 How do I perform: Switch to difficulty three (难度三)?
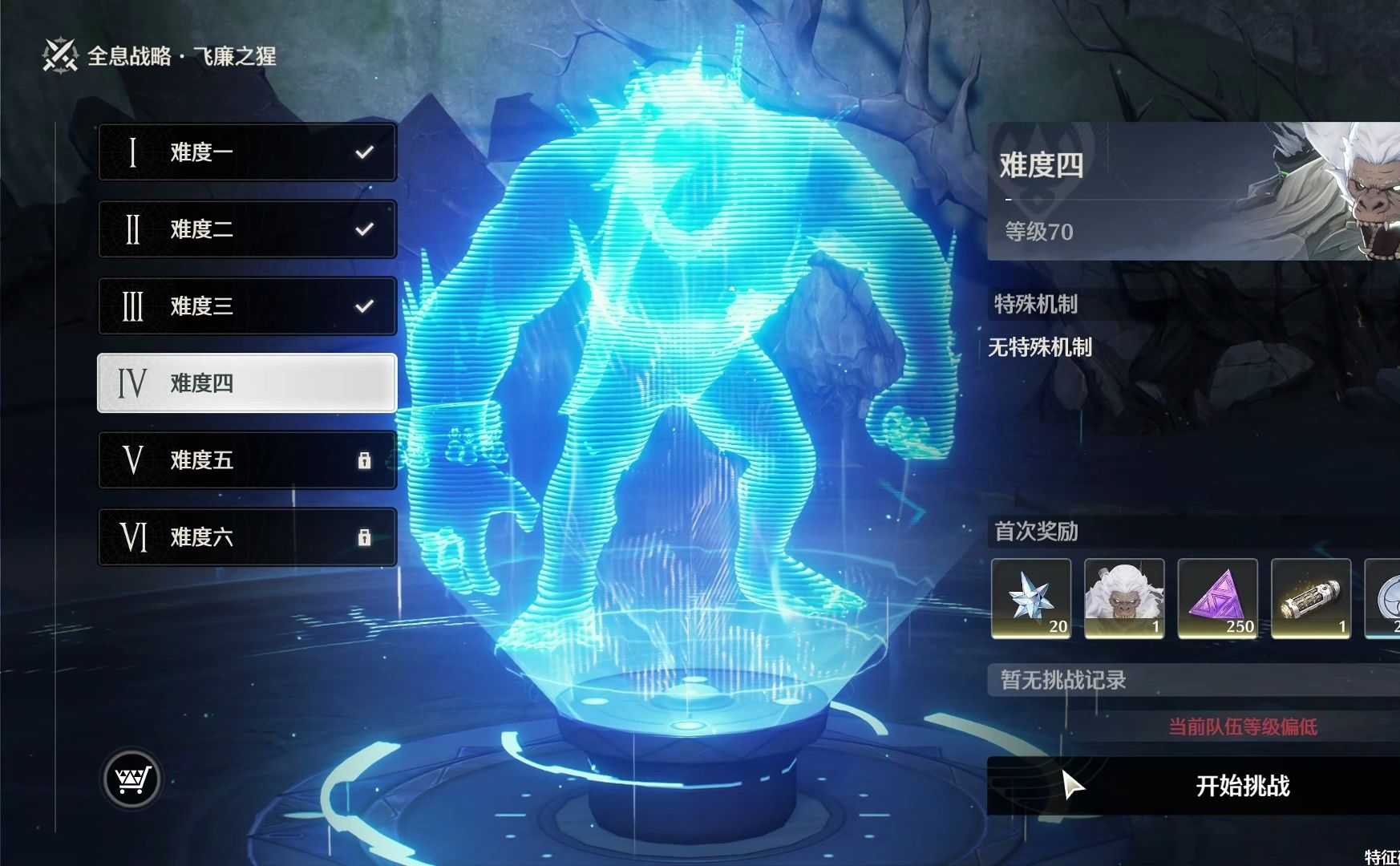pyautogui.click(x=247, y=306)
